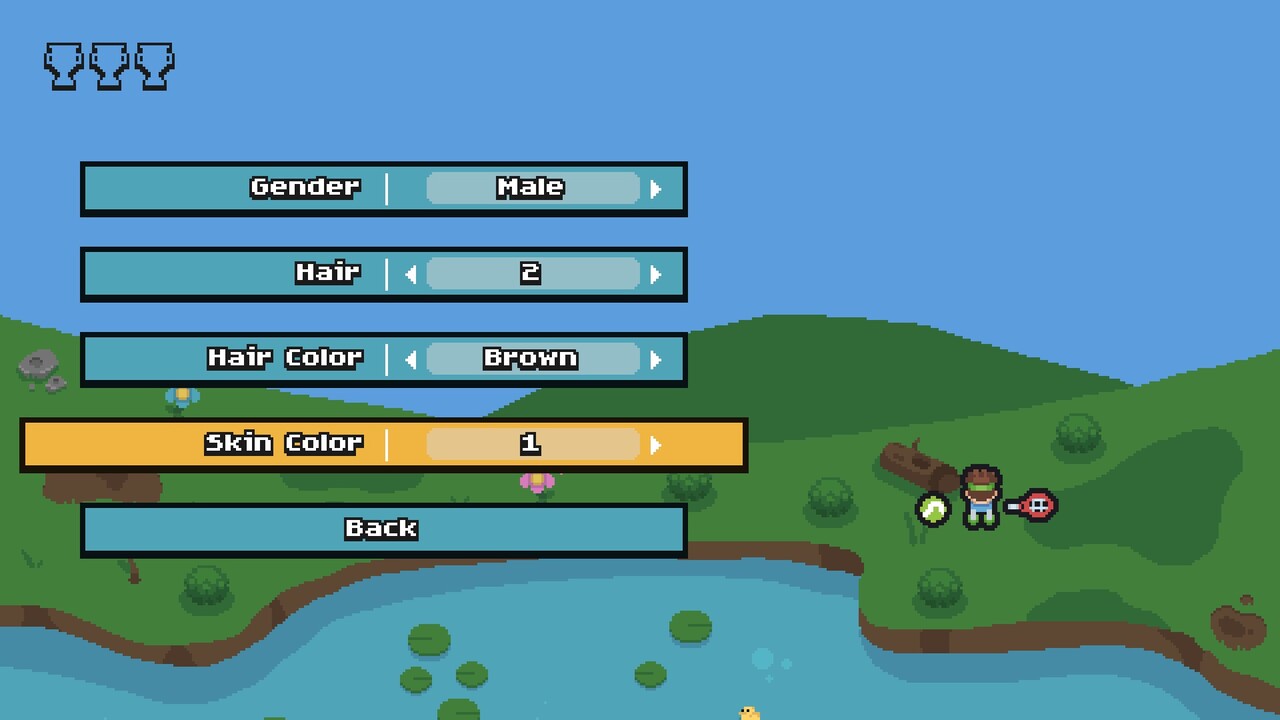
Task: Advance Skin Color with the right arrow
Action: coord(658,444)
